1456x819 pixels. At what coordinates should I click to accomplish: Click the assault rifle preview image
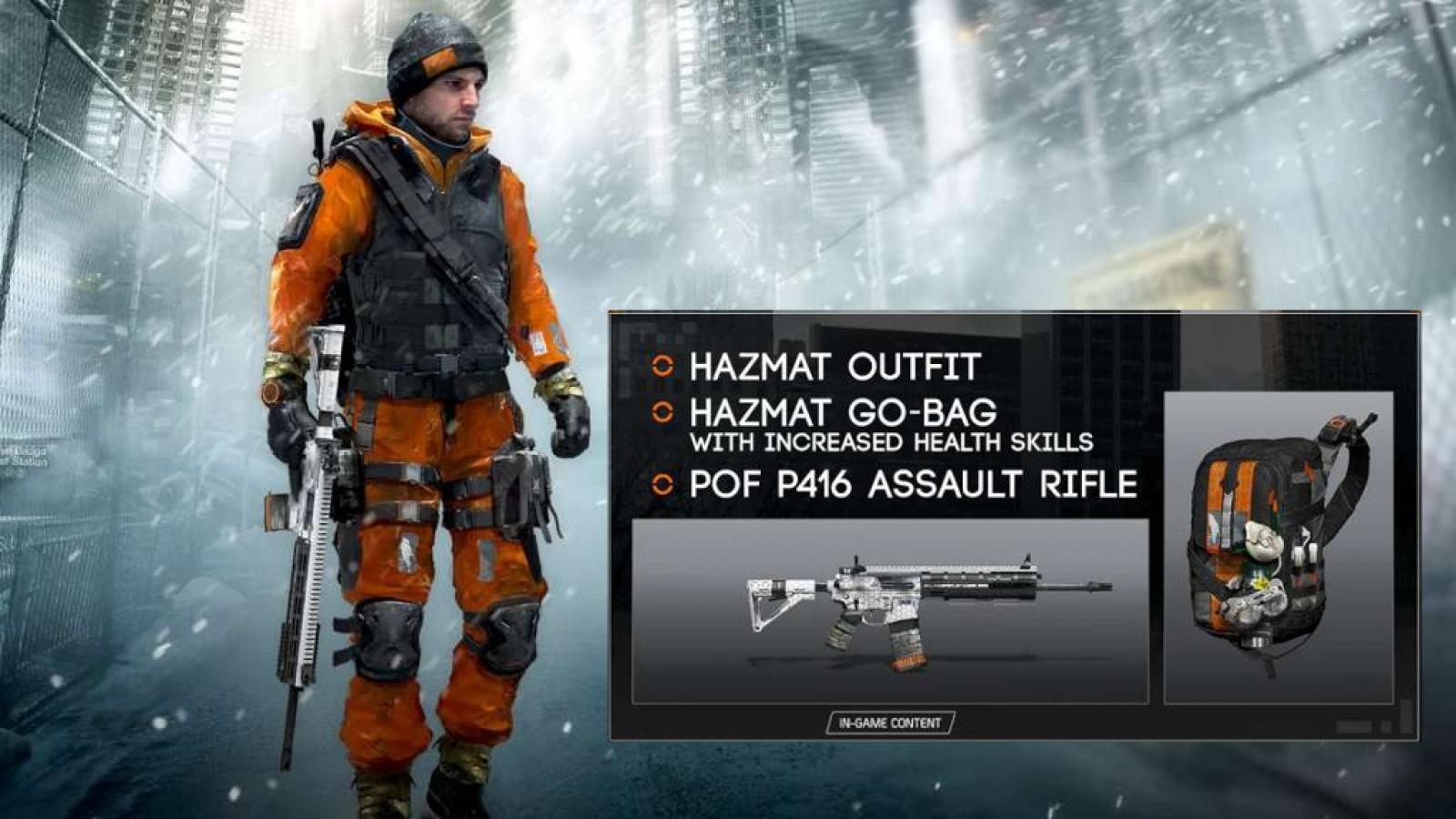(x=890, y=611)
